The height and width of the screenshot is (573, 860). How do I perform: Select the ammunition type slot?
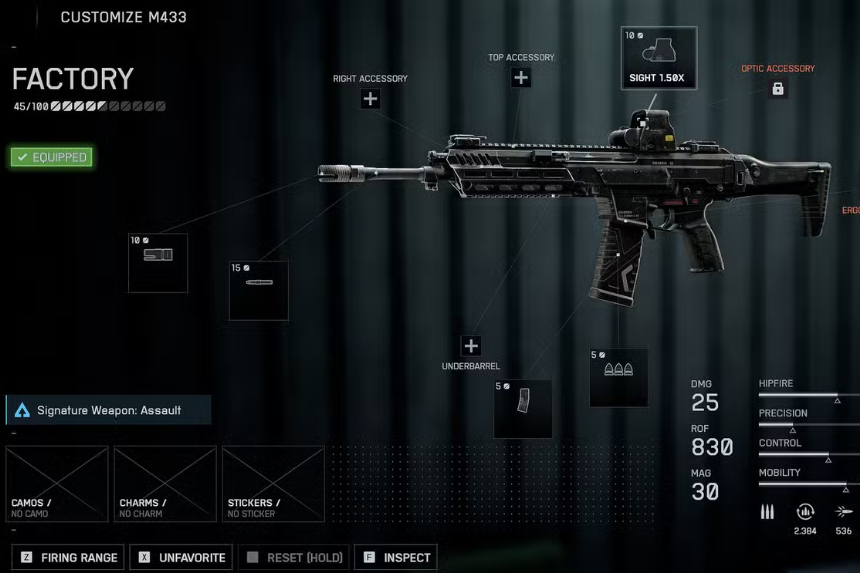(x=618, y=377)
